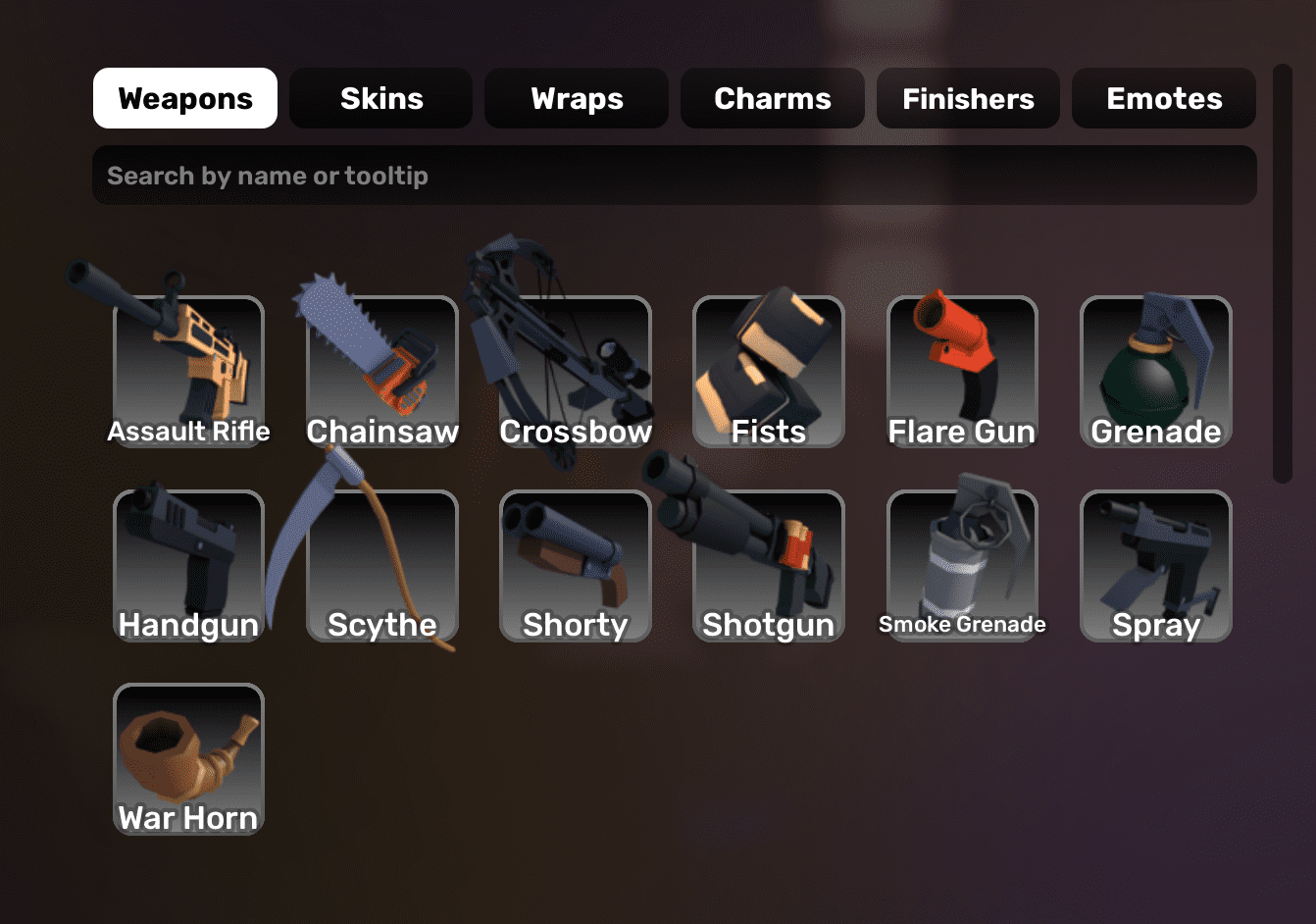Switch to the Skins tab
The width and height of the screenshot is (1316, 924).
click(380, 98)
